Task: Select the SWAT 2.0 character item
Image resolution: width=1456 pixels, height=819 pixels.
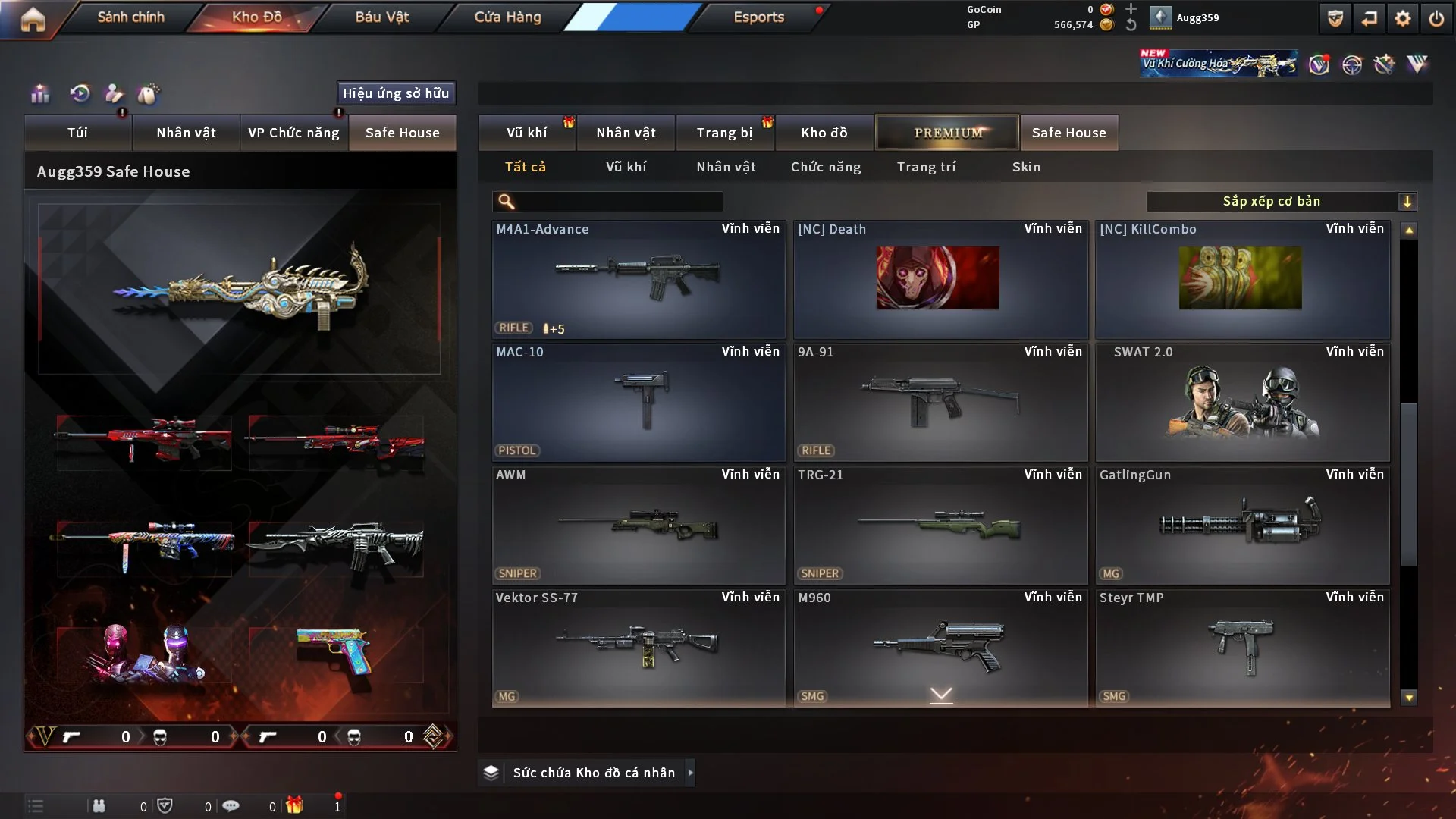Action: tap(1242, 402)
